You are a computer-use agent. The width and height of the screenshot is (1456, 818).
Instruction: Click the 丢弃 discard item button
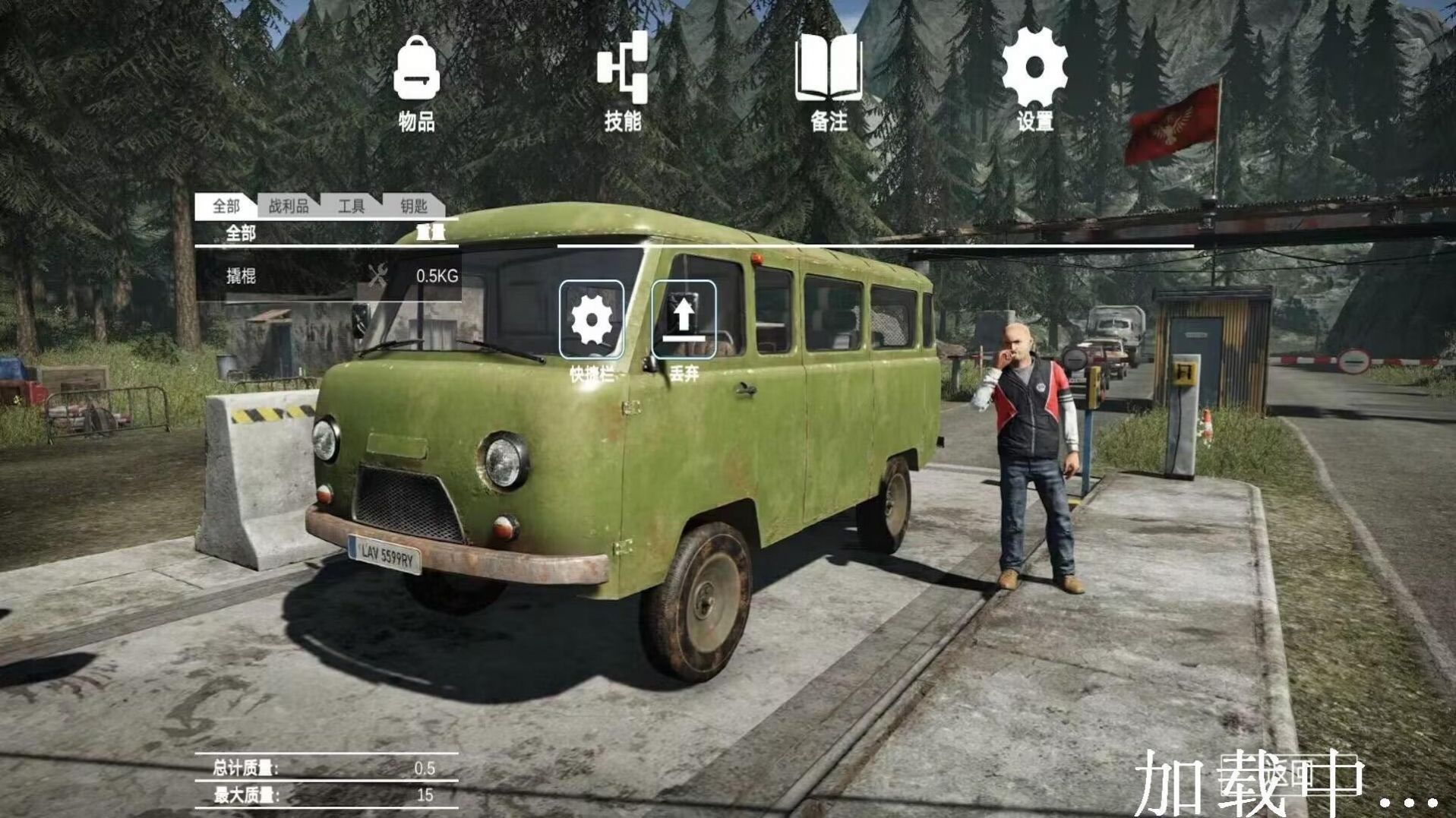(684, 320)
